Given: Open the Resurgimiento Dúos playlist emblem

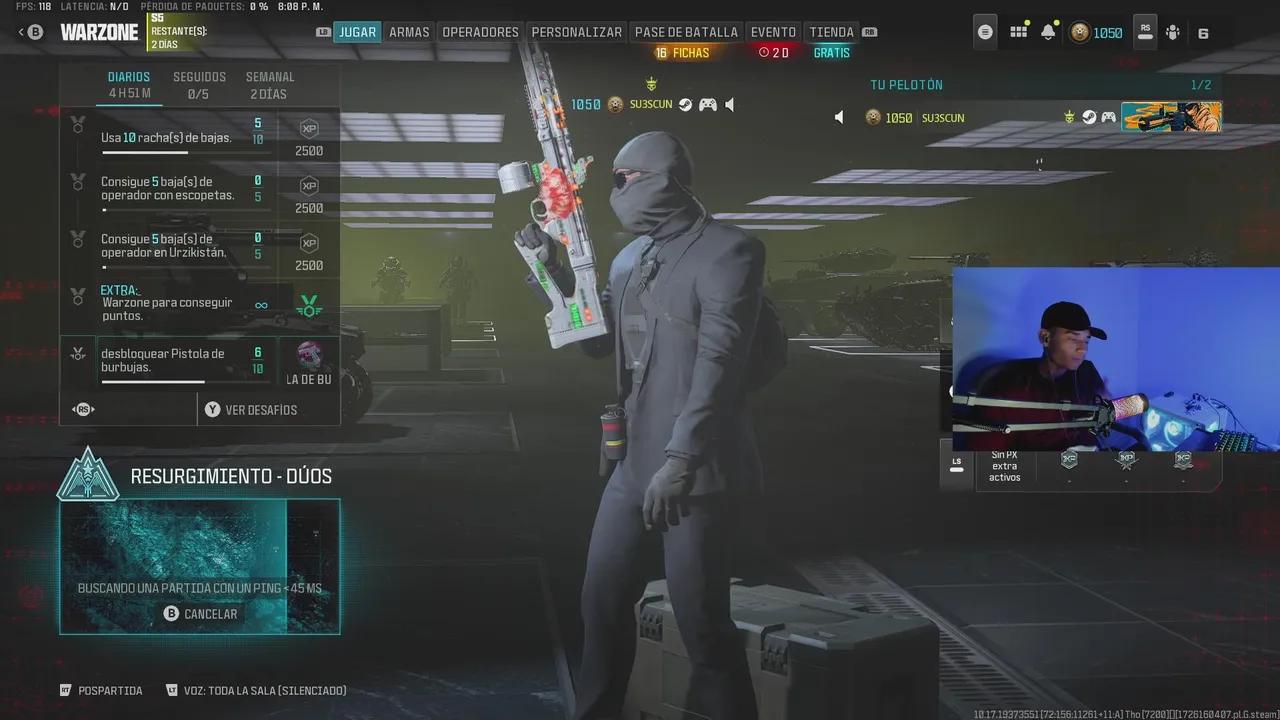Looking at the screenshot, I should pyautogui.click(x=90, y=476).
